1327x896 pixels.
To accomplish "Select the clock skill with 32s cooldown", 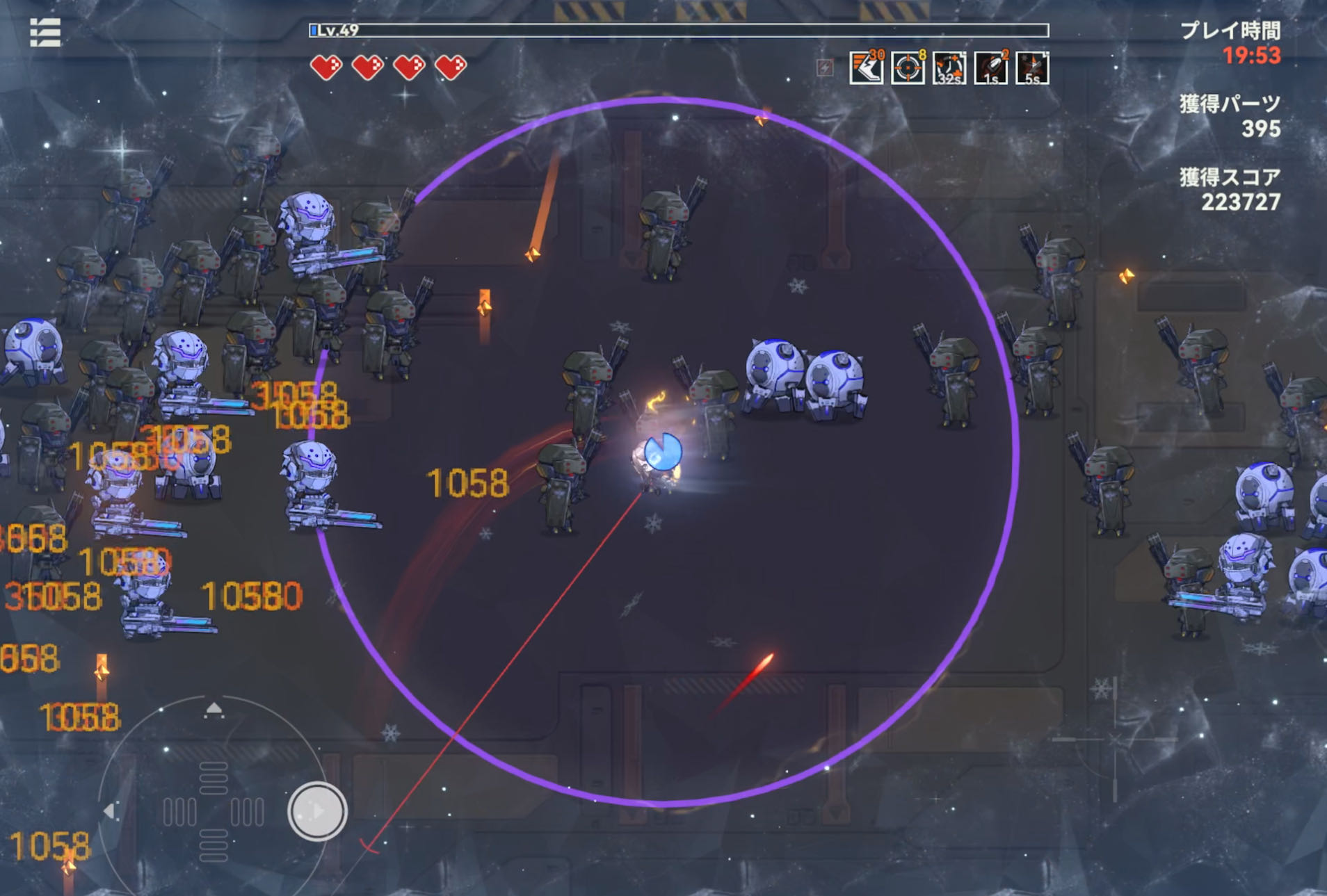I will 949,68.
